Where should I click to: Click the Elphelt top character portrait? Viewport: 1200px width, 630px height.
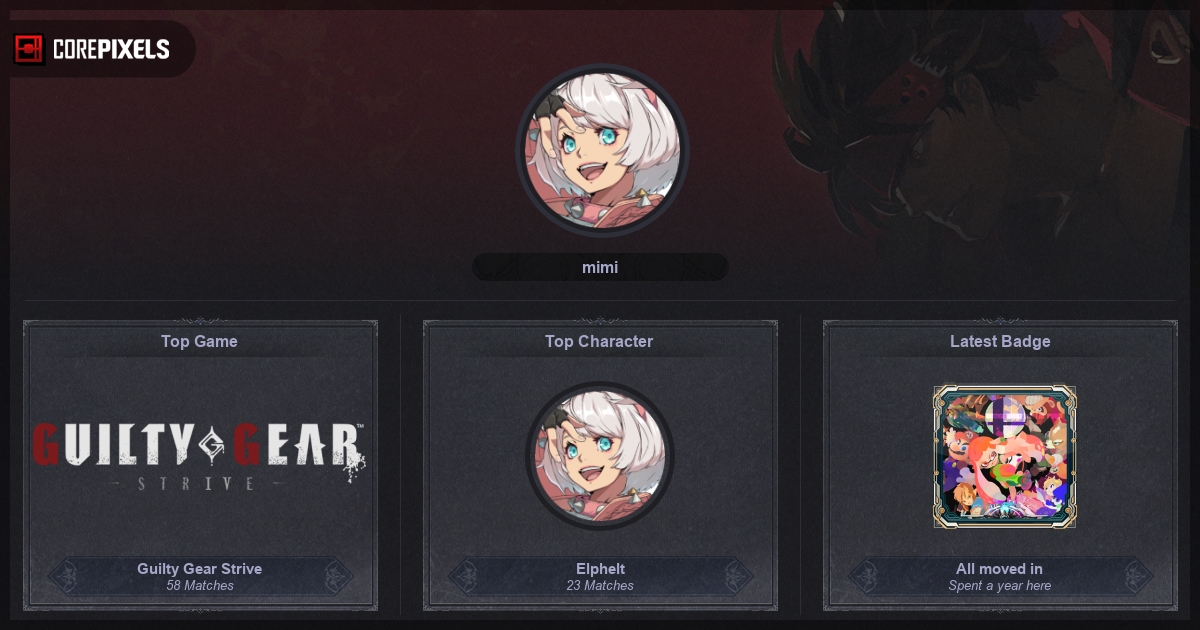[600, 456]
